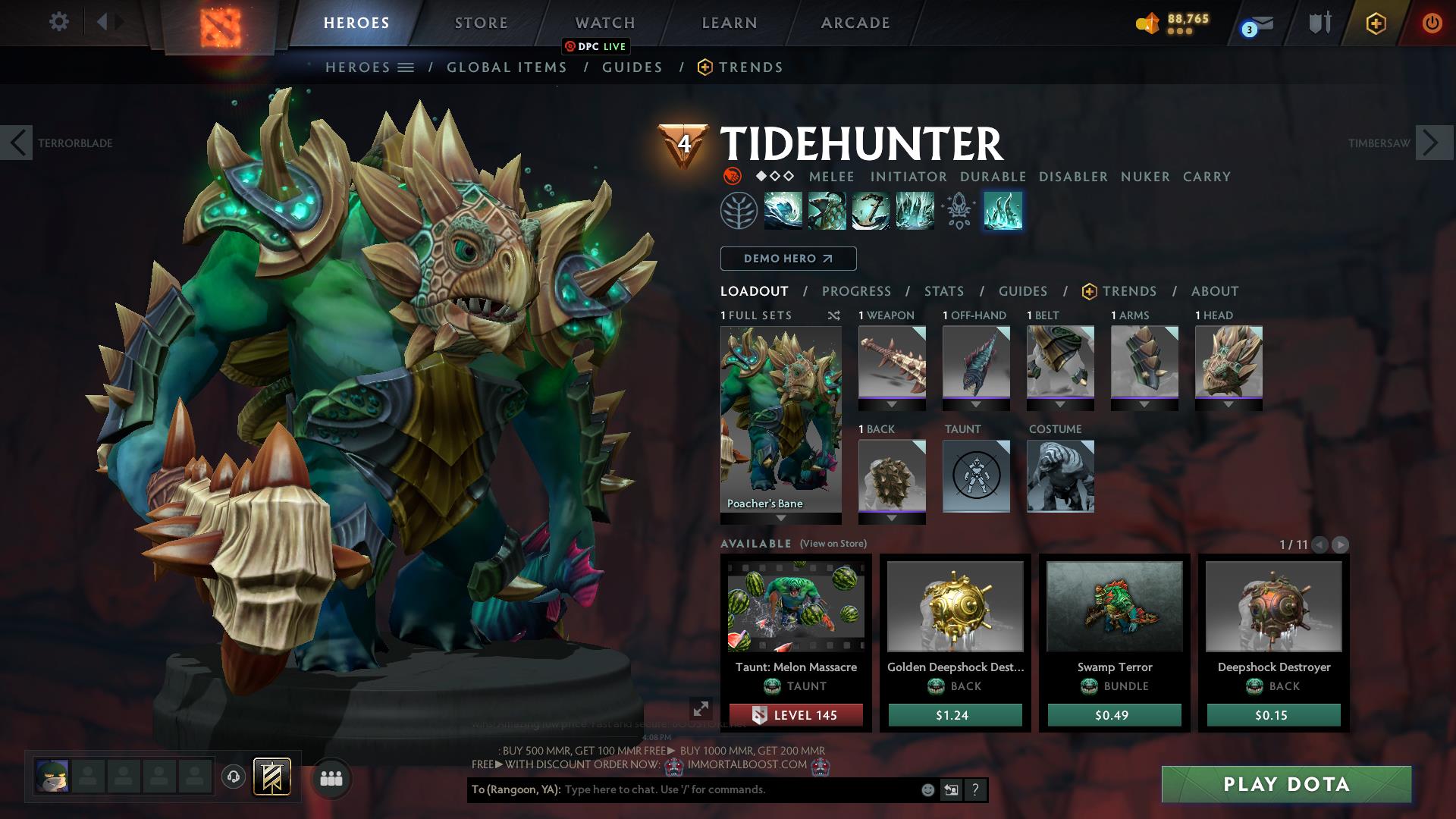The width and height of the screenshot is (1456, 819).
Task: Expand the Poacher's Bane set dropdown arrow
Action: pos(780,519)
